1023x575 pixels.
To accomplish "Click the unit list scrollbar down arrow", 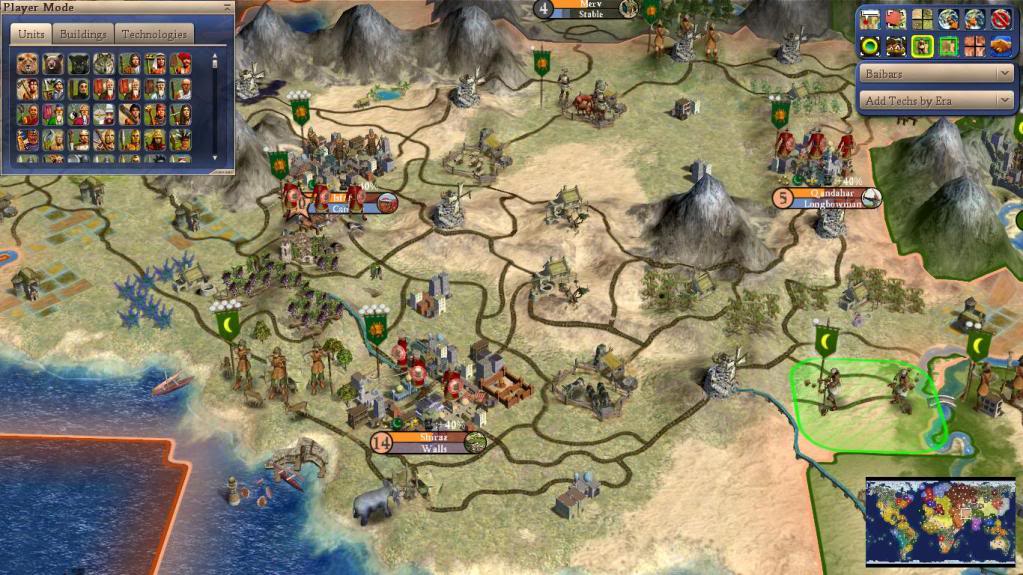I will 213,157.
